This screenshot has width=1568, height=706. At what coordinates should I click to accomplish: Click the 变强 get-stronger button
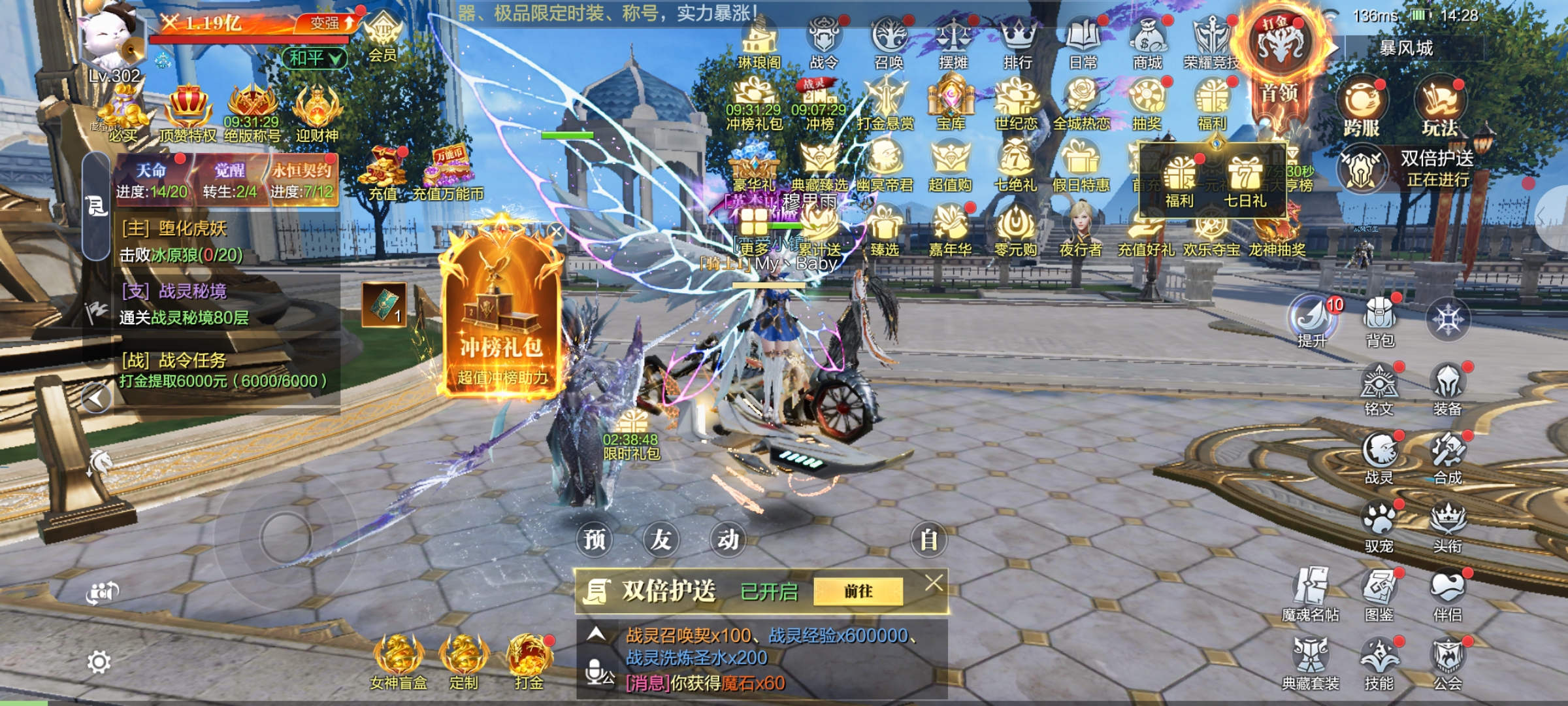point(331,24)
